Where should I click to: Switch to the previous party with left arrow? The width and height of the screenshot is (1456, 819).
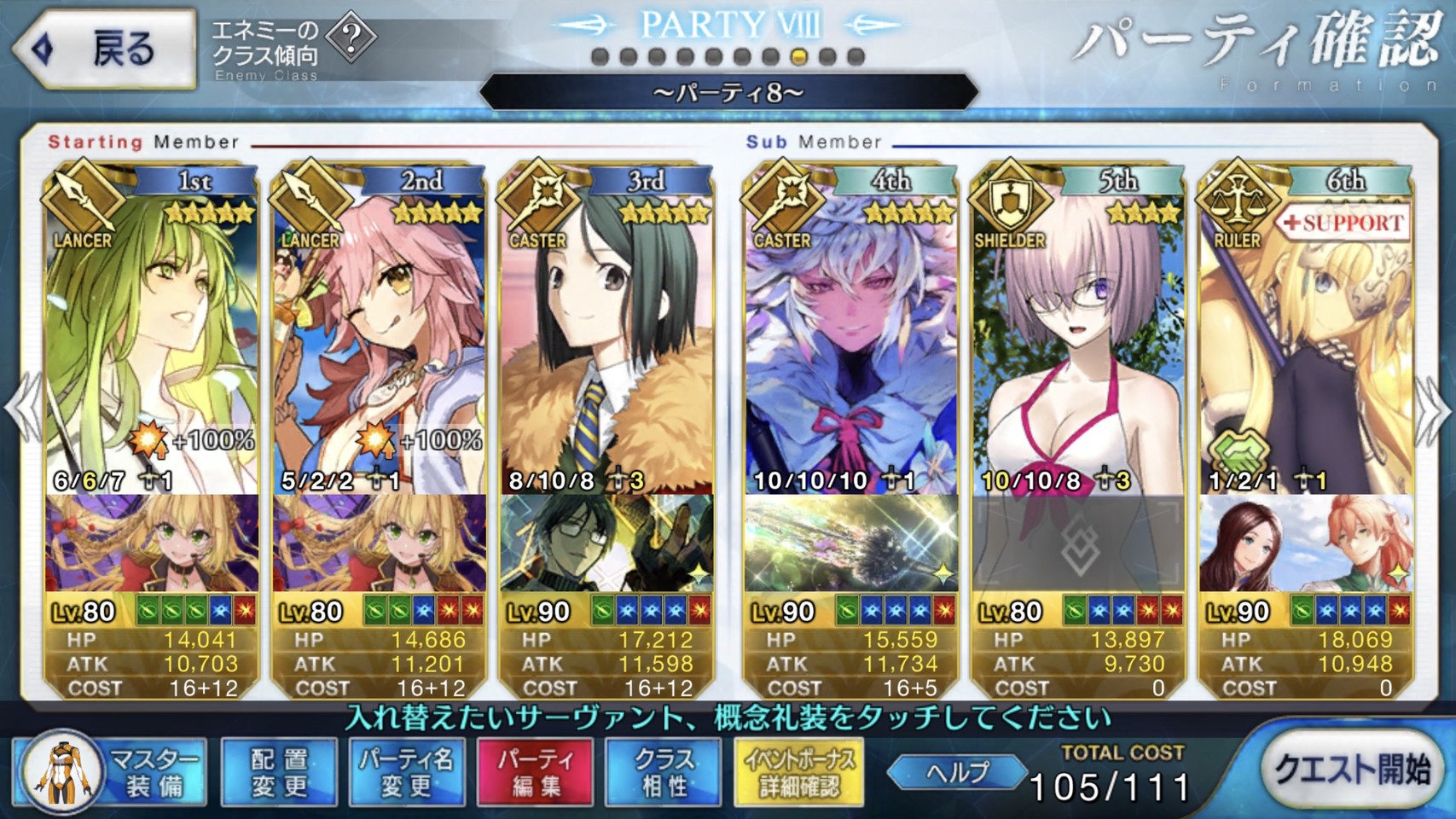coord(20,409)
